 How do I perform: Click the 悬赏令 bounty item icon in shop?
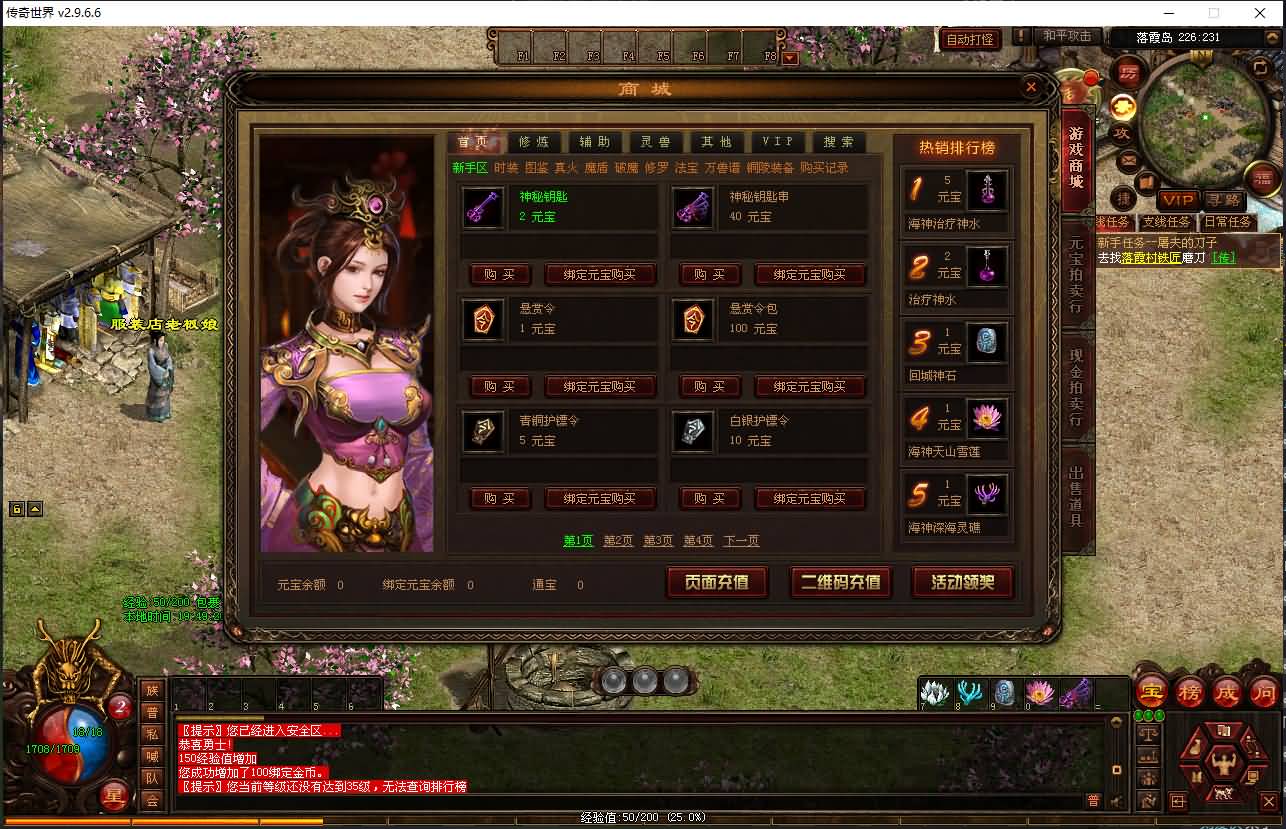point(483,320)
